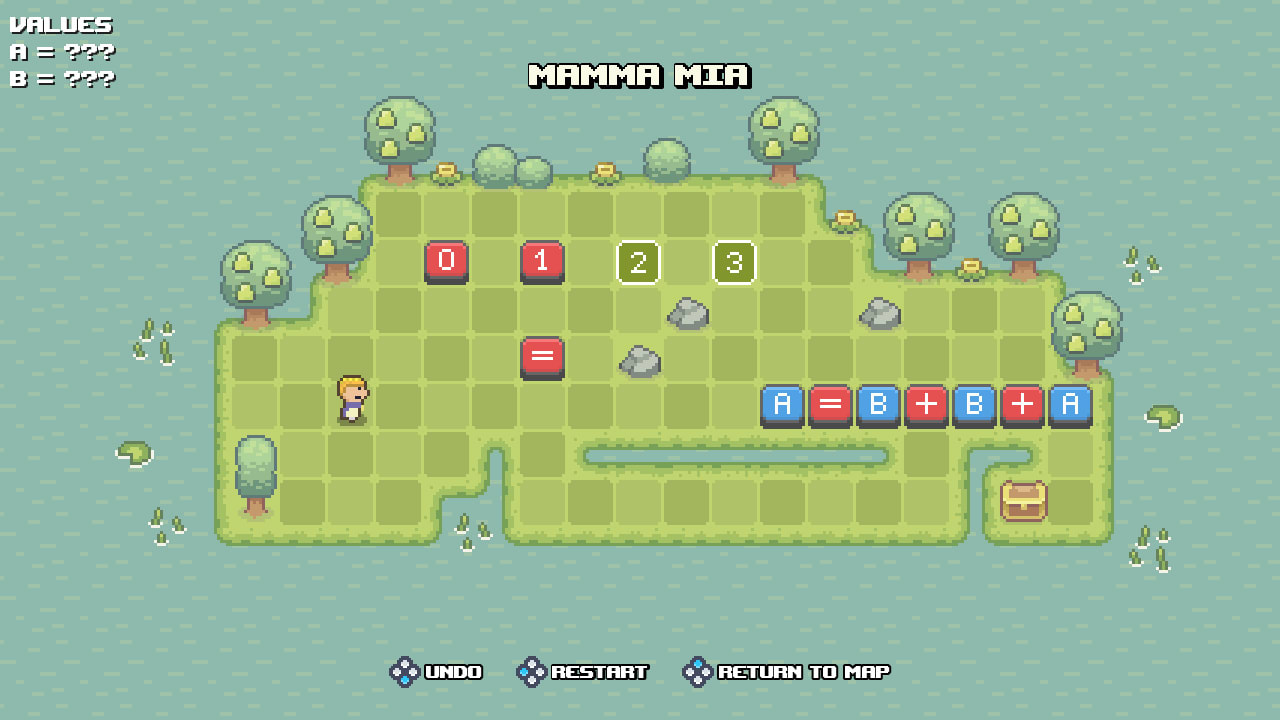The image size is (1280, 720).
Task: Select the leftmost blue B tile
Action: pyautogui.click(x=879, y=405)
